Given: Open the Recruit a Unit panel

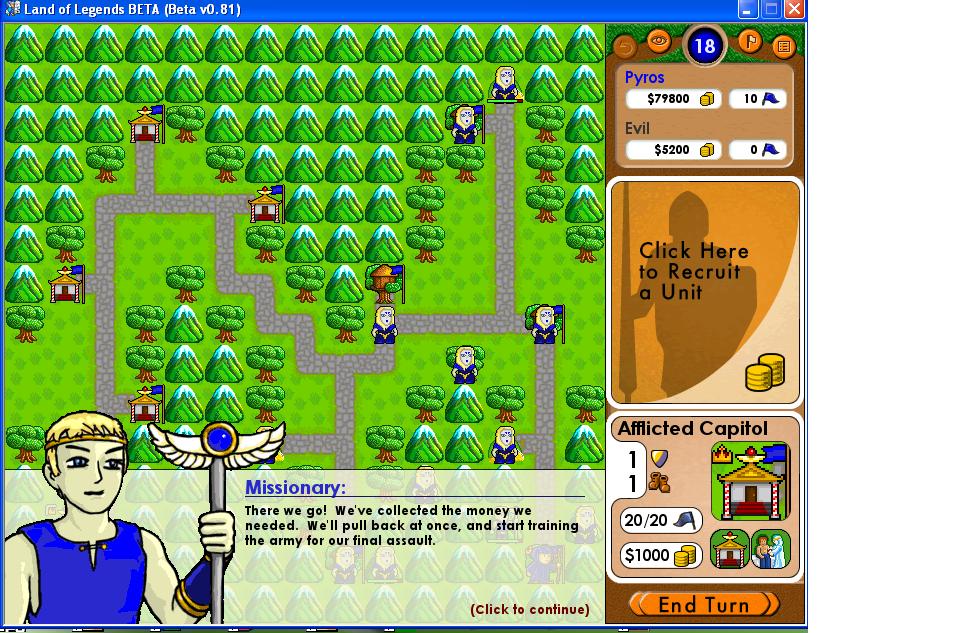Looking at the screenshot, I should 705,291.
